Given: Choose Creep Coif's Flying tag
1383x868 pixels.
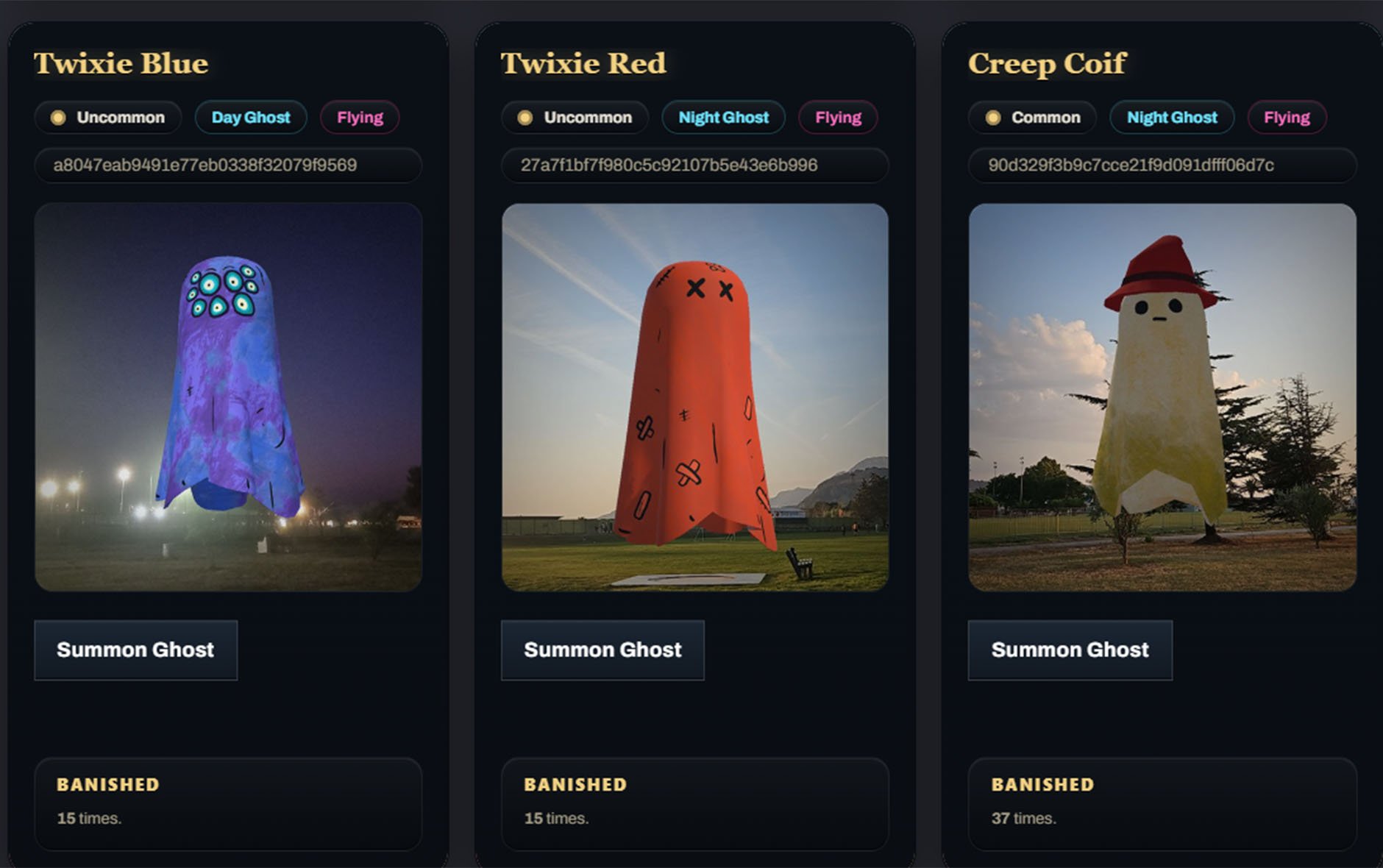Looking at the screenshot, I should tap(1287, 118).
